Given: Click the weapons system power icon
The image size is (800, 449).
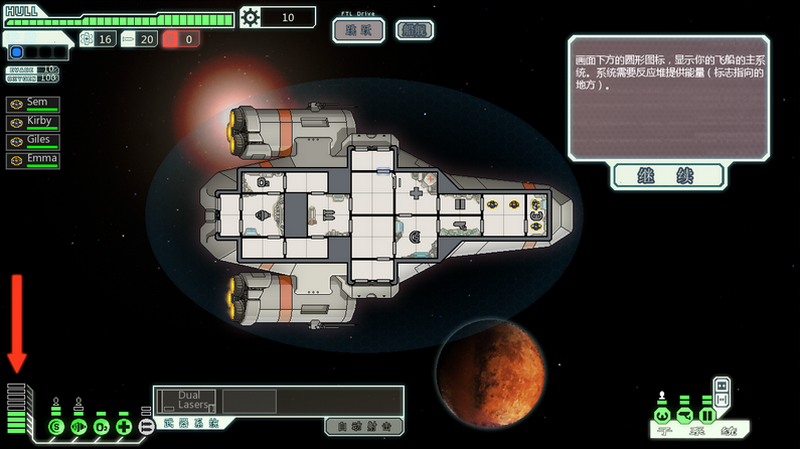Looking at the screenshot, I should [x=146, y=427].
